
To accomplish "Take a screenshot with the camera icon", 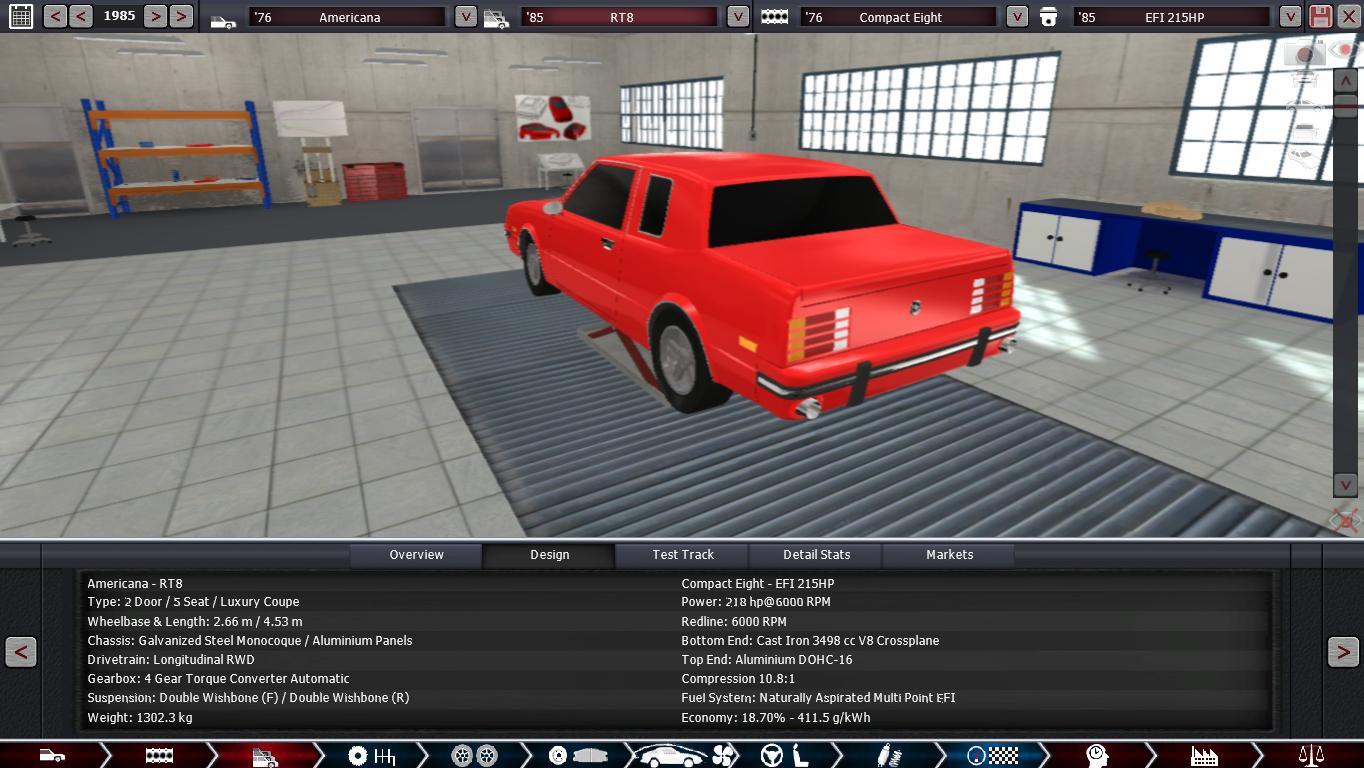I will tap(1304, 52).
